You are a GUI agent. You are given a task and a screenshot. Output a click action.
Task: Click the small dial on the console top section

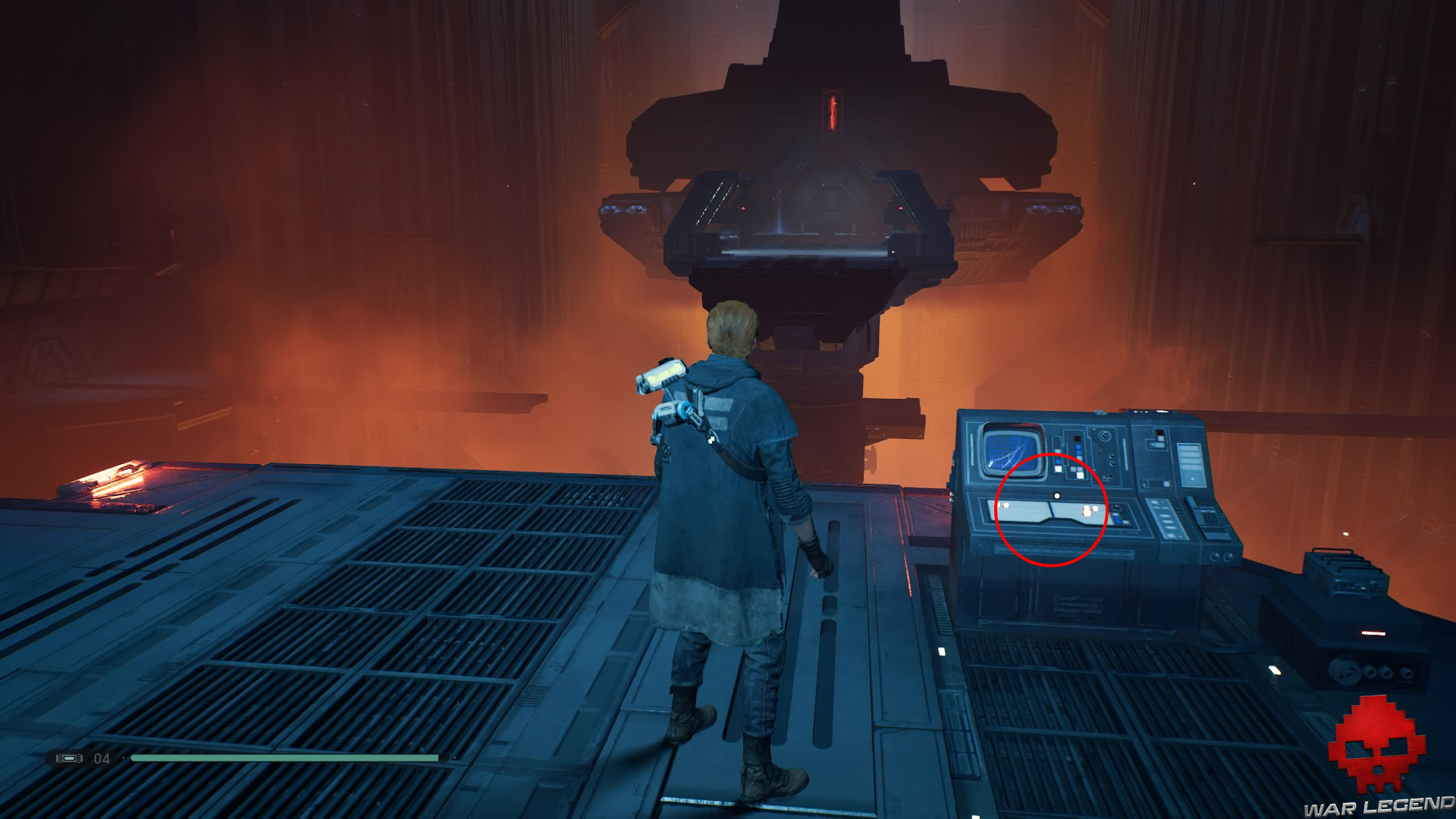pyautogui.click(x=1106, y=436)
